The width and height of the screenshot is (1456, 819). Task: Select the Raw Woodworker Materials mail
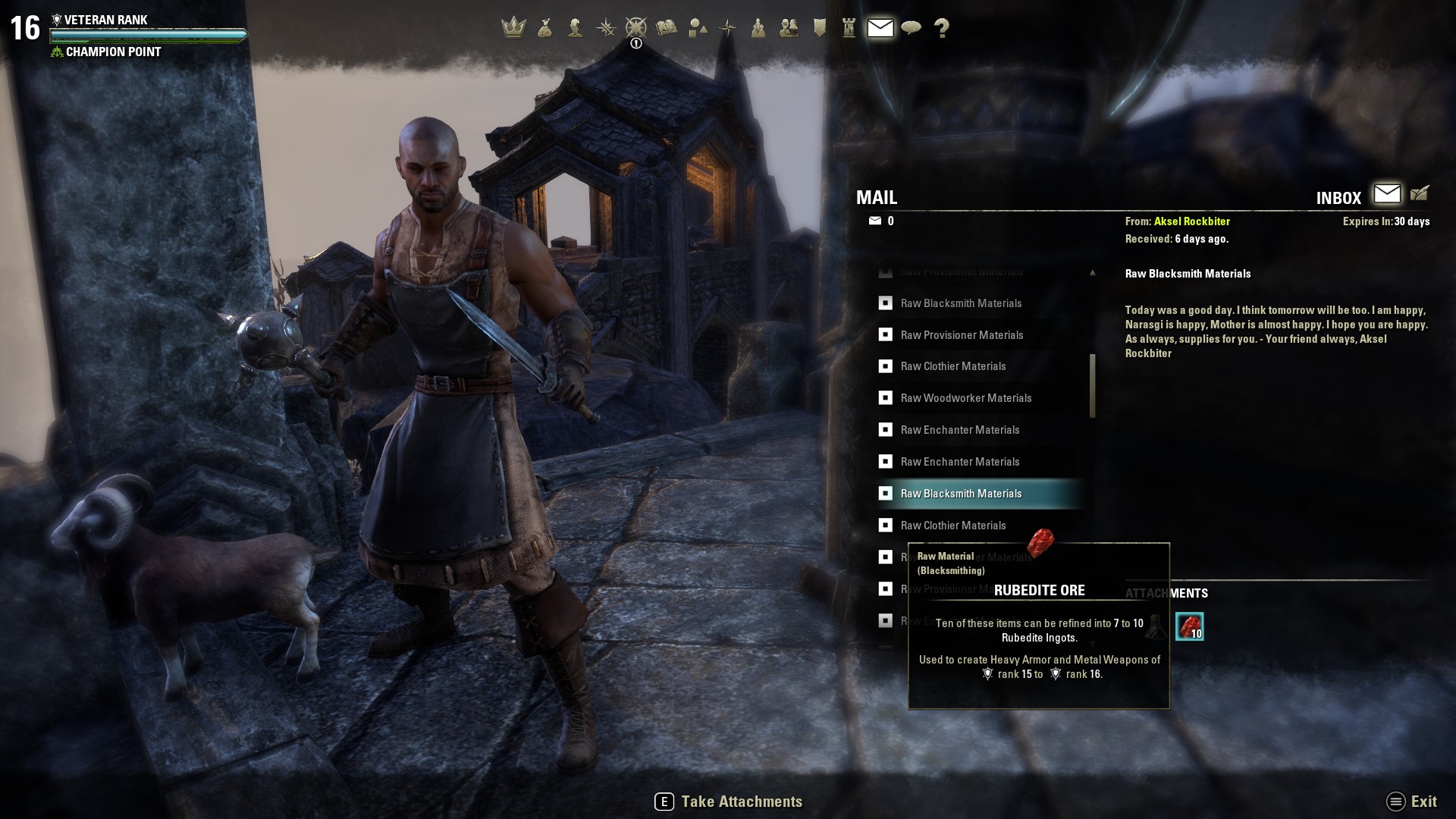tap(965, 398)
